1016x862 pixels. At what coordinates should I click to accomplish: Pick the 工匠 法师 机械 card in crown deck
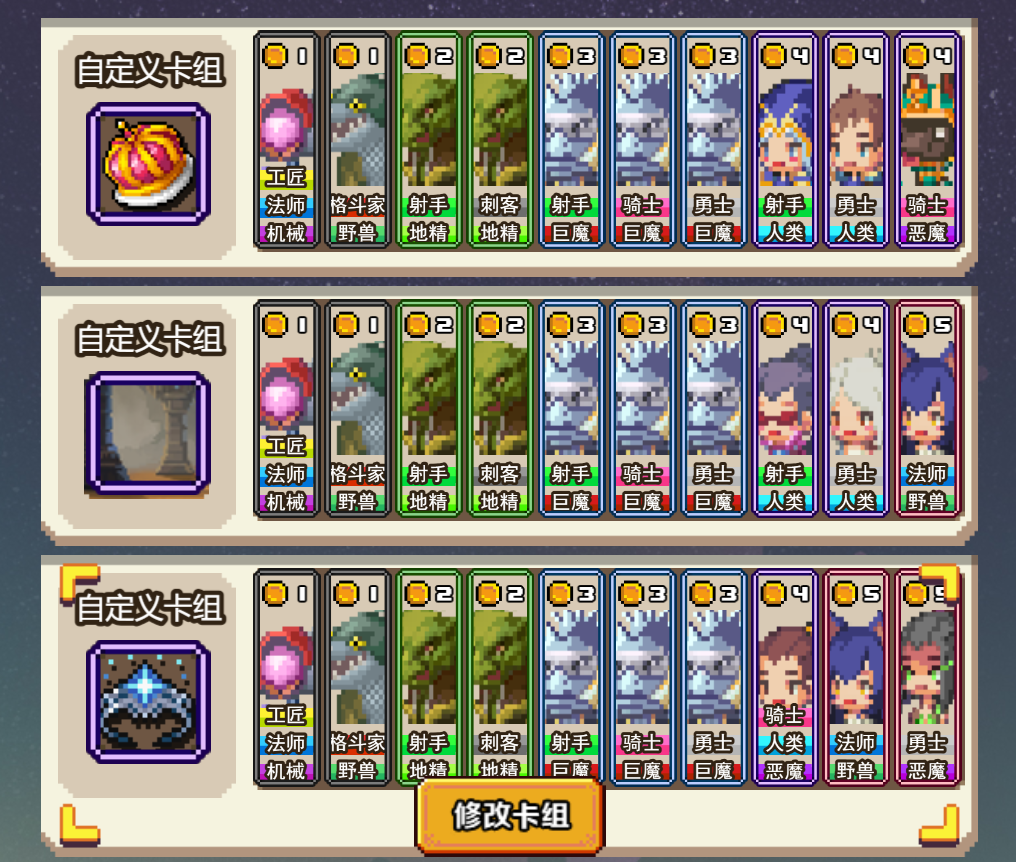tap(286, 140)
